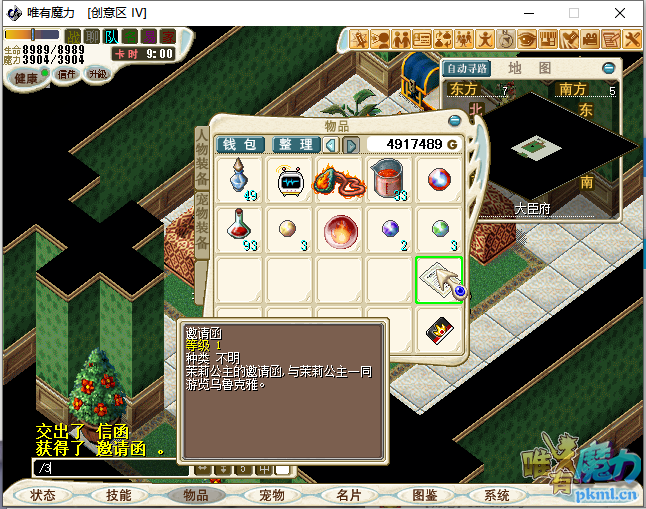The width and height of the screenshot is (646, 509).
Task: Open the 名片 name card menu
Action: tap(349, 495)
